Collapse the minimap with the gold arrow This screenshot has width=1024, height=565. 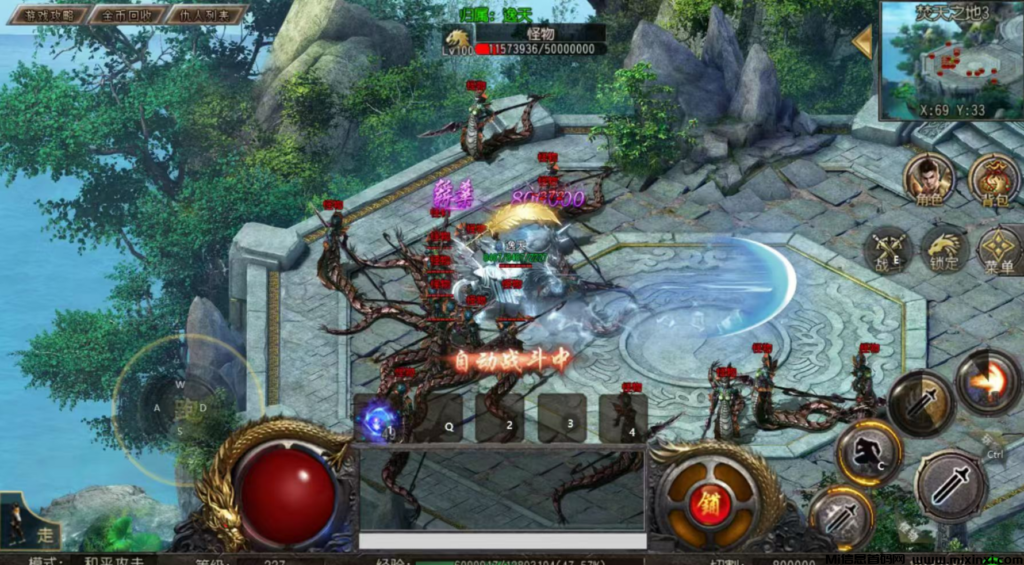point(862,42)
